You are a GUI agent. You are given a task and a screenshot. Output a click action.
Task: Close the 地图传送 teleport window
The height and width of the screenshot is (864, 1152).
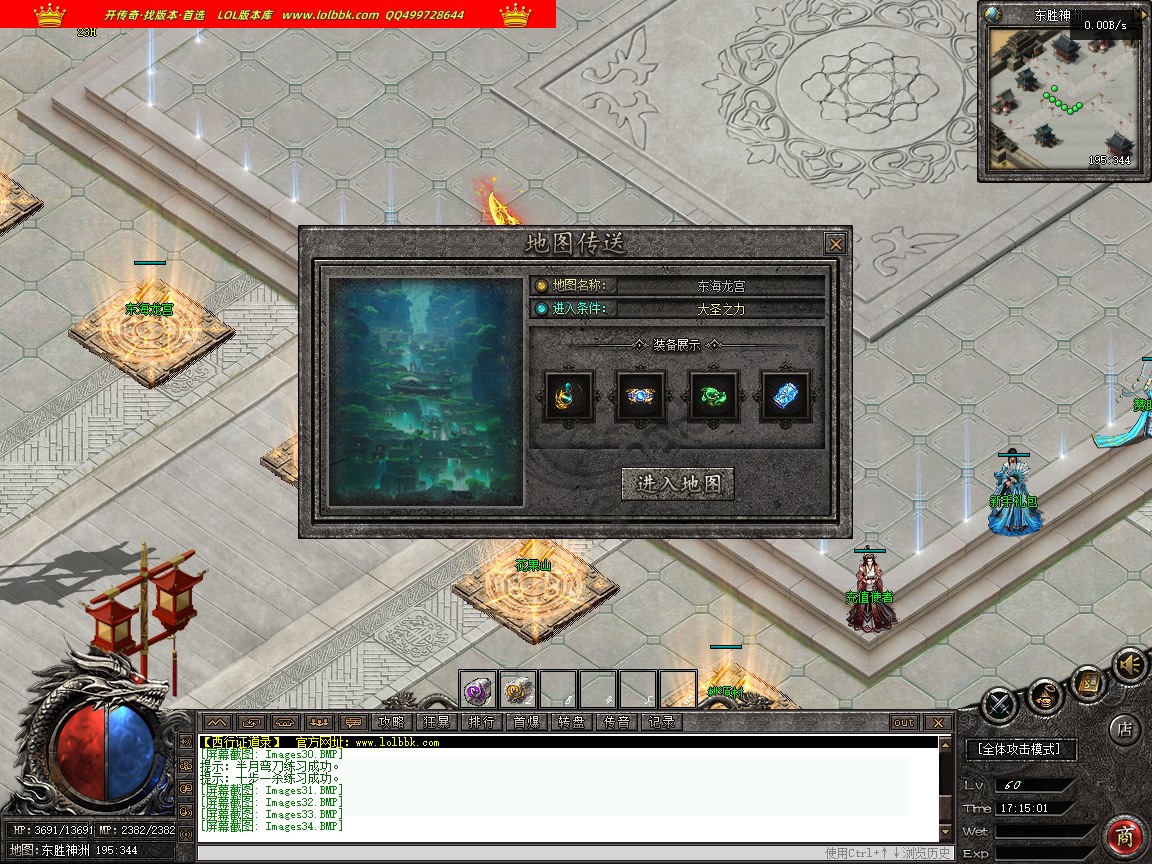tap(835, 244)
